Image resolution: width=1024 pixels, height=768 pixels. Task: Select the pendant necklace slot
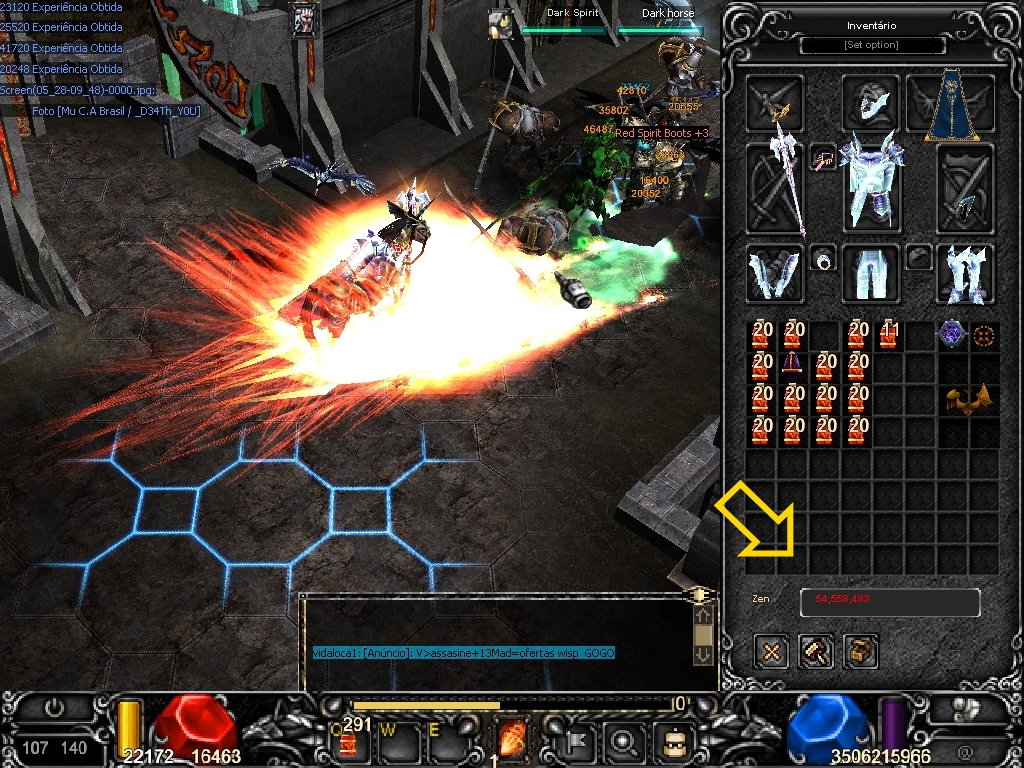click(x=823, y=158)
